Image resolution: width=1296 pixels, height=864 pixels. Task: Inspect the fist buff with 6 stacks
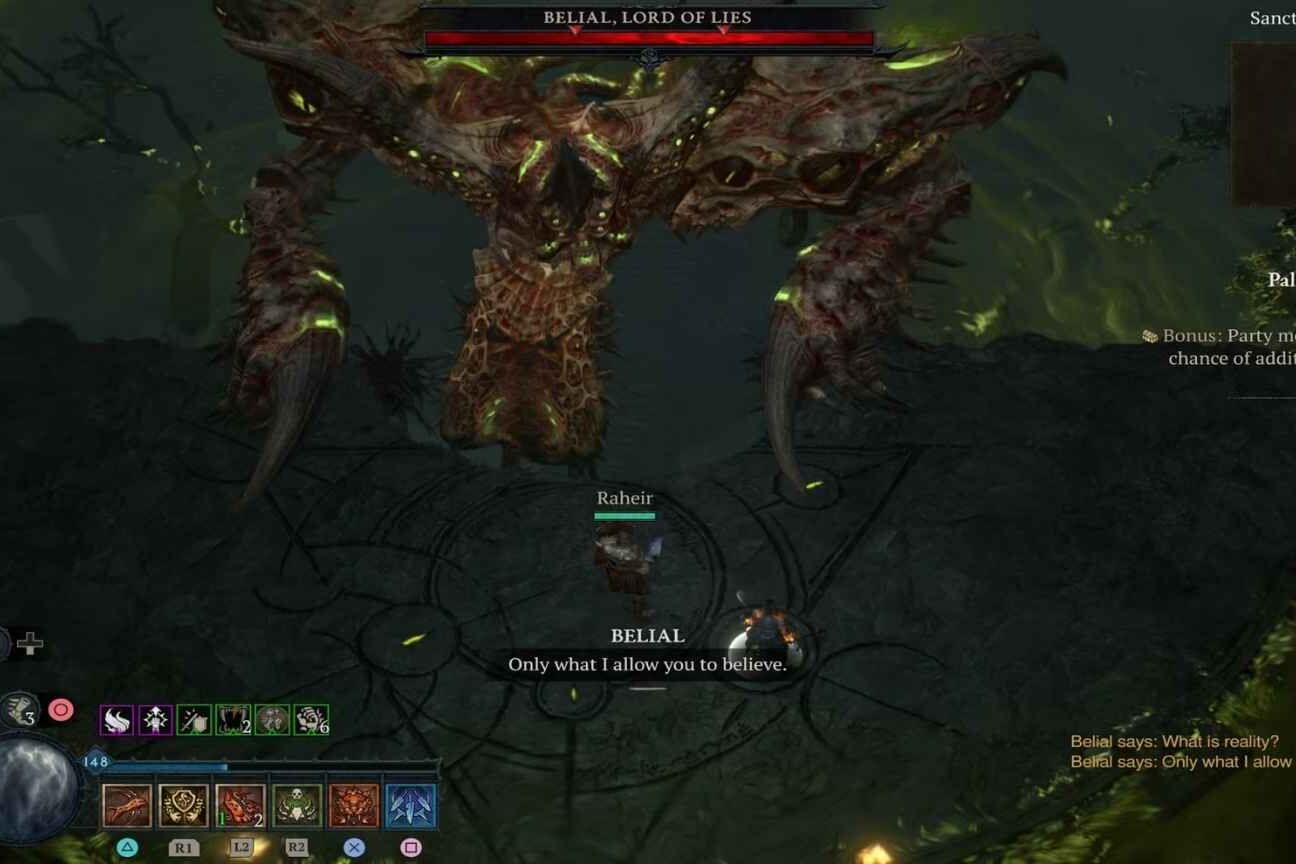coord(311,720)
